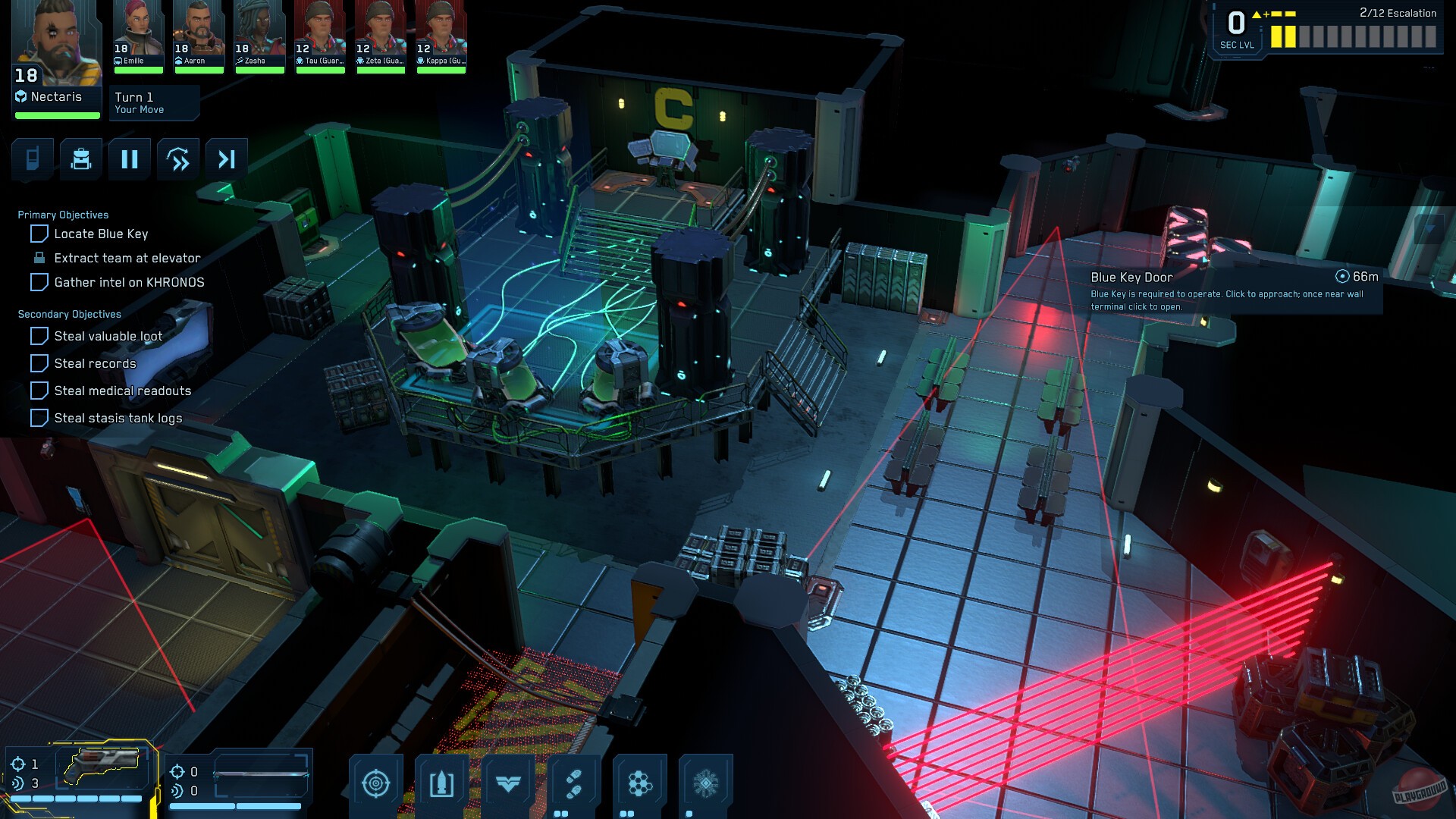Click the Extract team at elevator objective
This screenshot has width=1456, height=819.
(126, 258)
